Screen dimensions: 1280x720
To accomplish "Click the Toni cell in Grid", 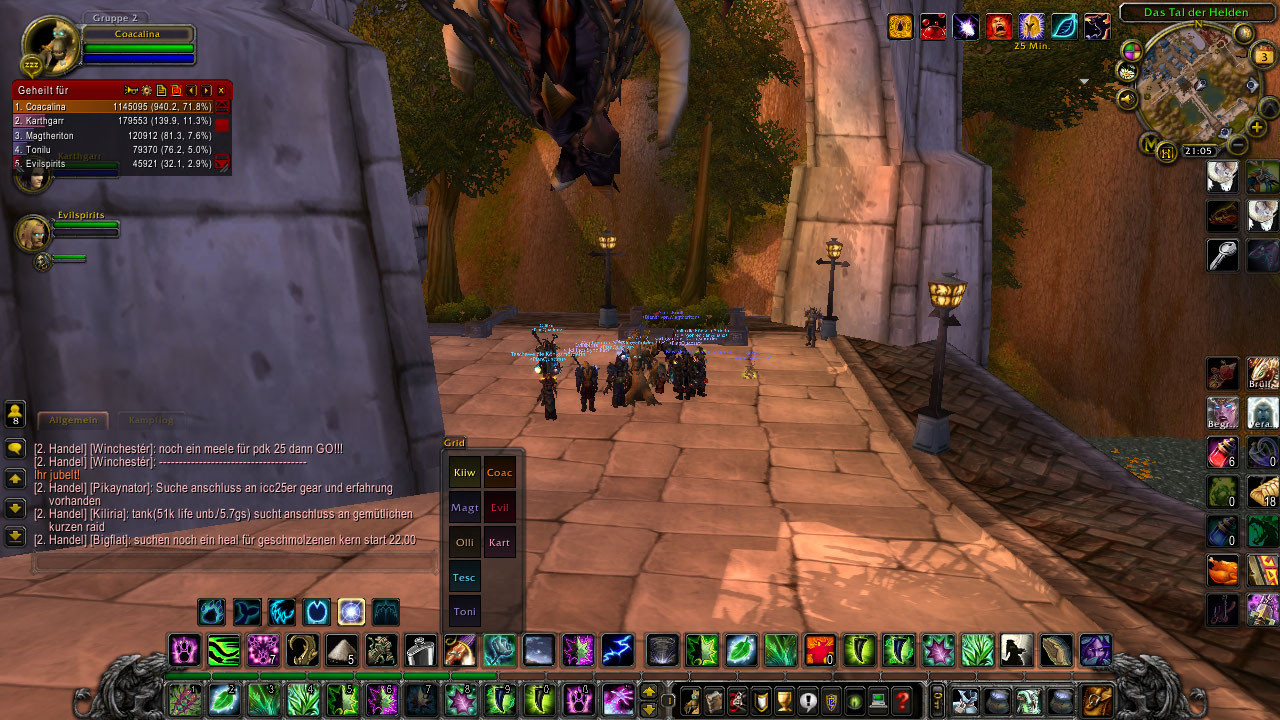I will click(465, 611).
